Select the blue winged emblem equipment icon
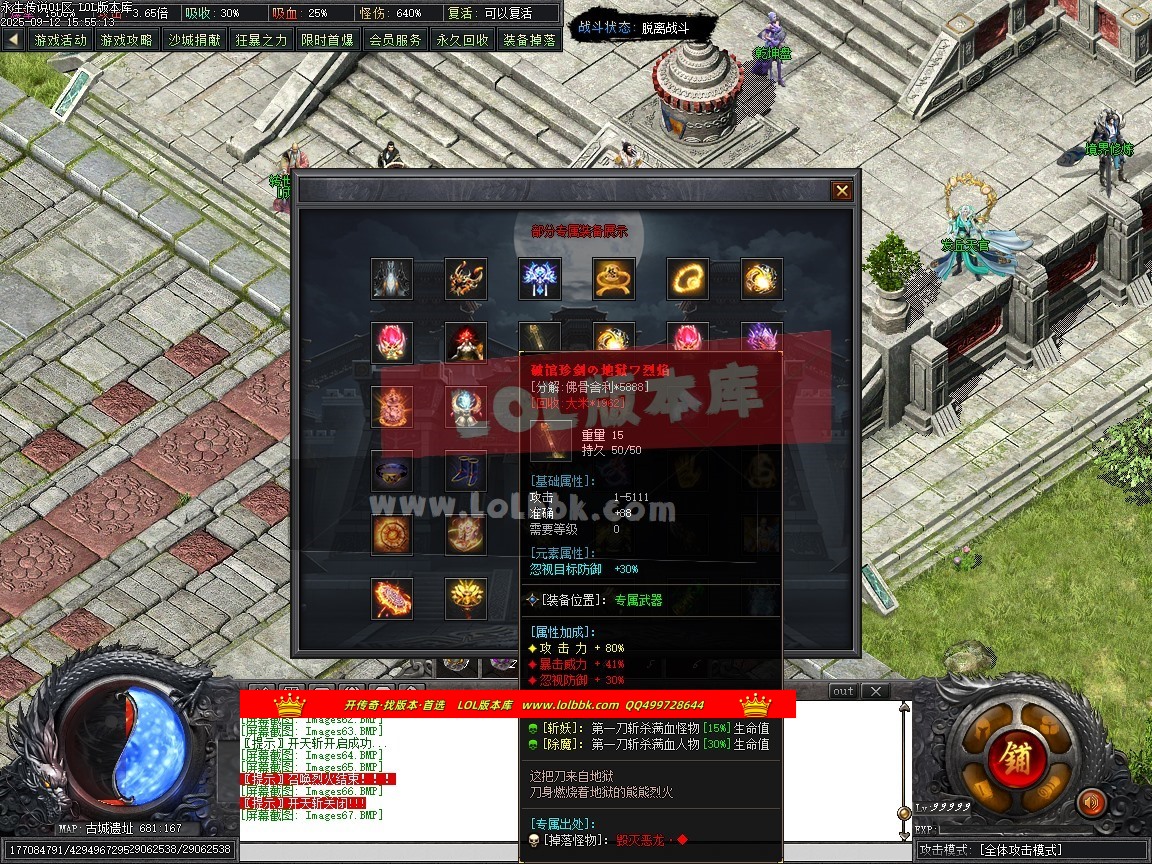 click(540, 279)
